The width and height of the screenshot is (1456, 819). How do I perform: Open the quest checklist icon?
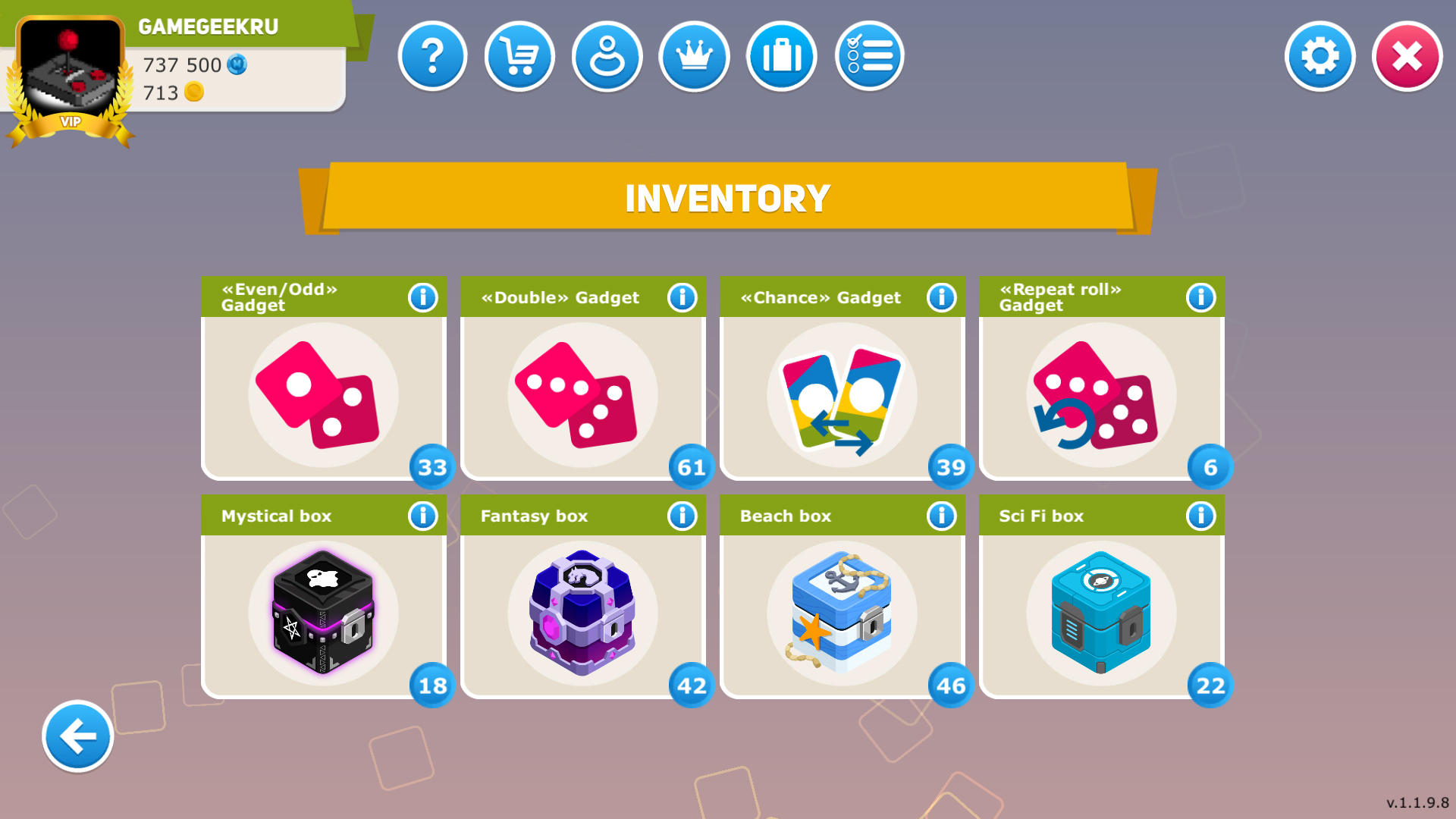[869, 56]
